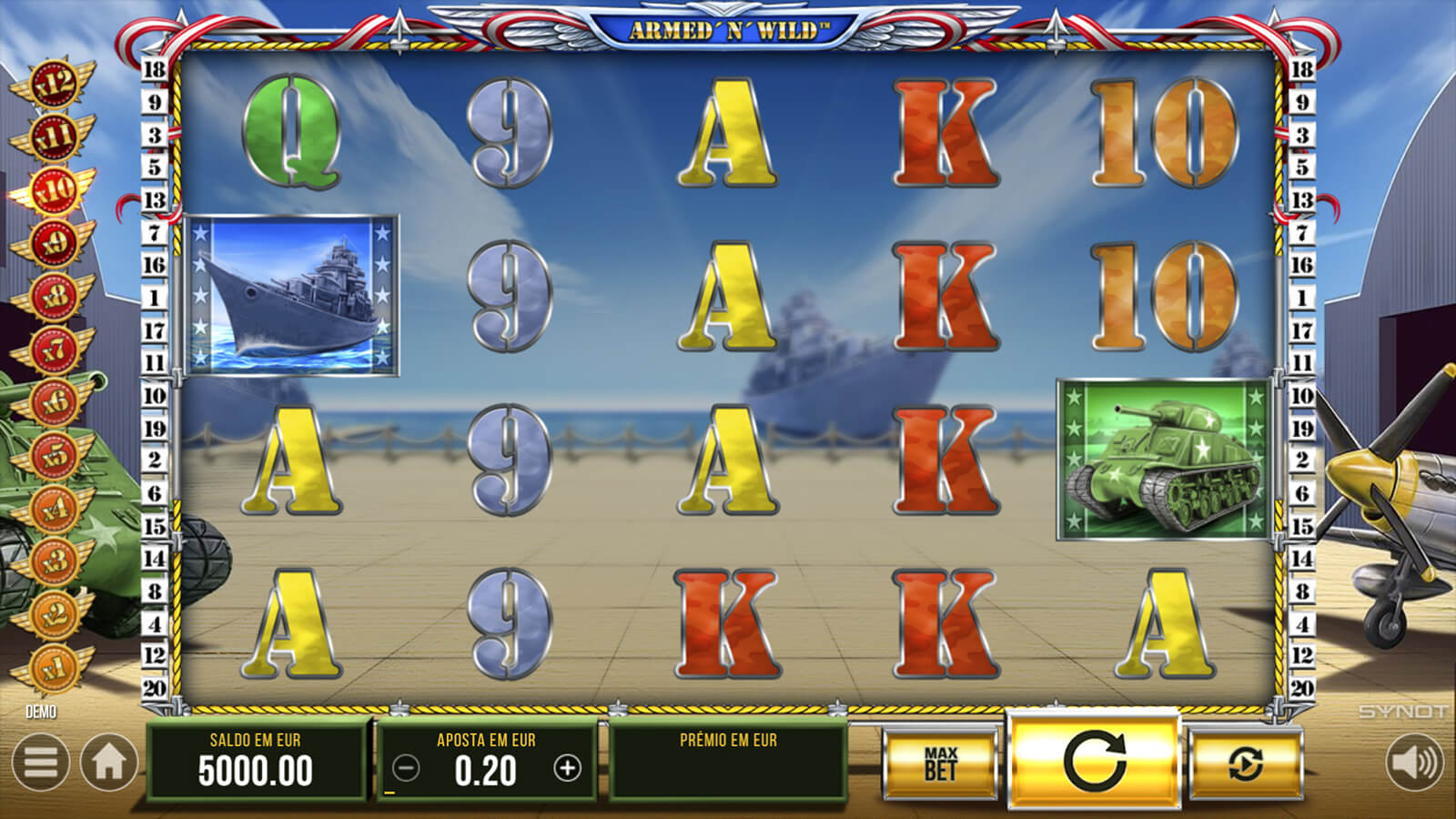
Task: Enable autoplay with the circular arrows button
Action: [x=1245, y=764]
